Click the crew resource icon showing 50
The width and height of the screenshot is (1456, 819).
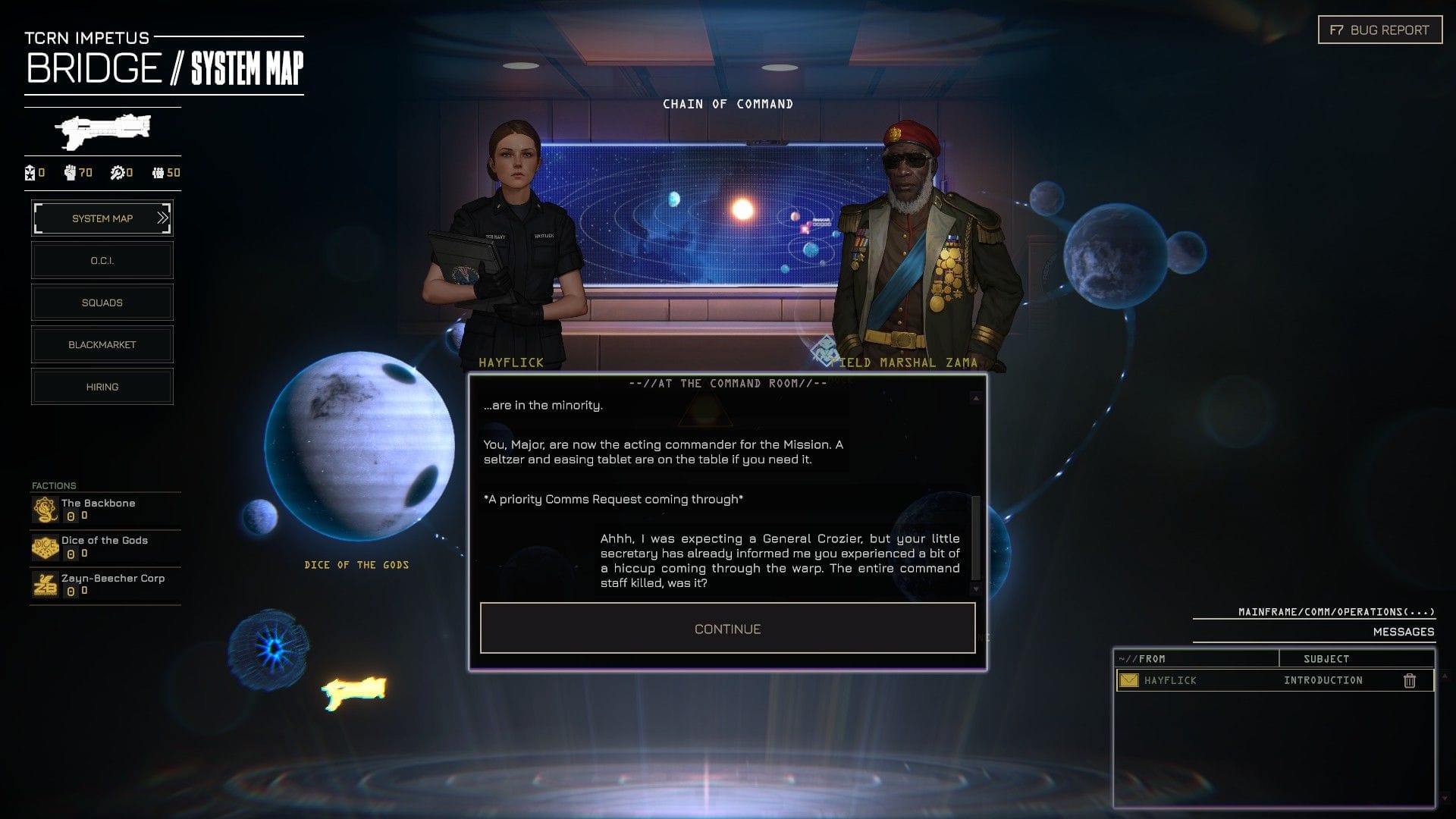(159, 173)
